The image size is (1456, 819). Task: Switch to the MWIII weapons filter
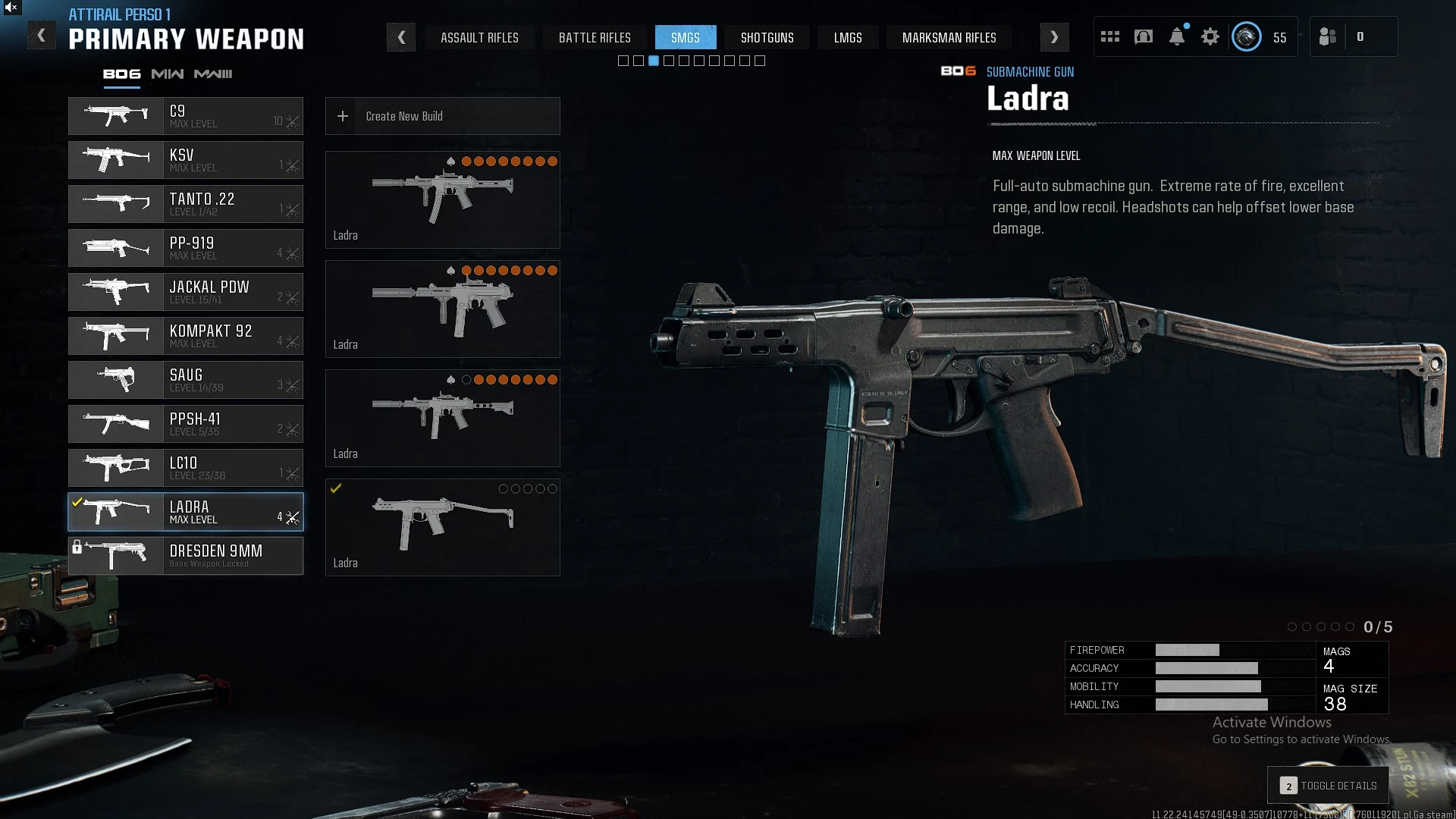click(213, 74)
